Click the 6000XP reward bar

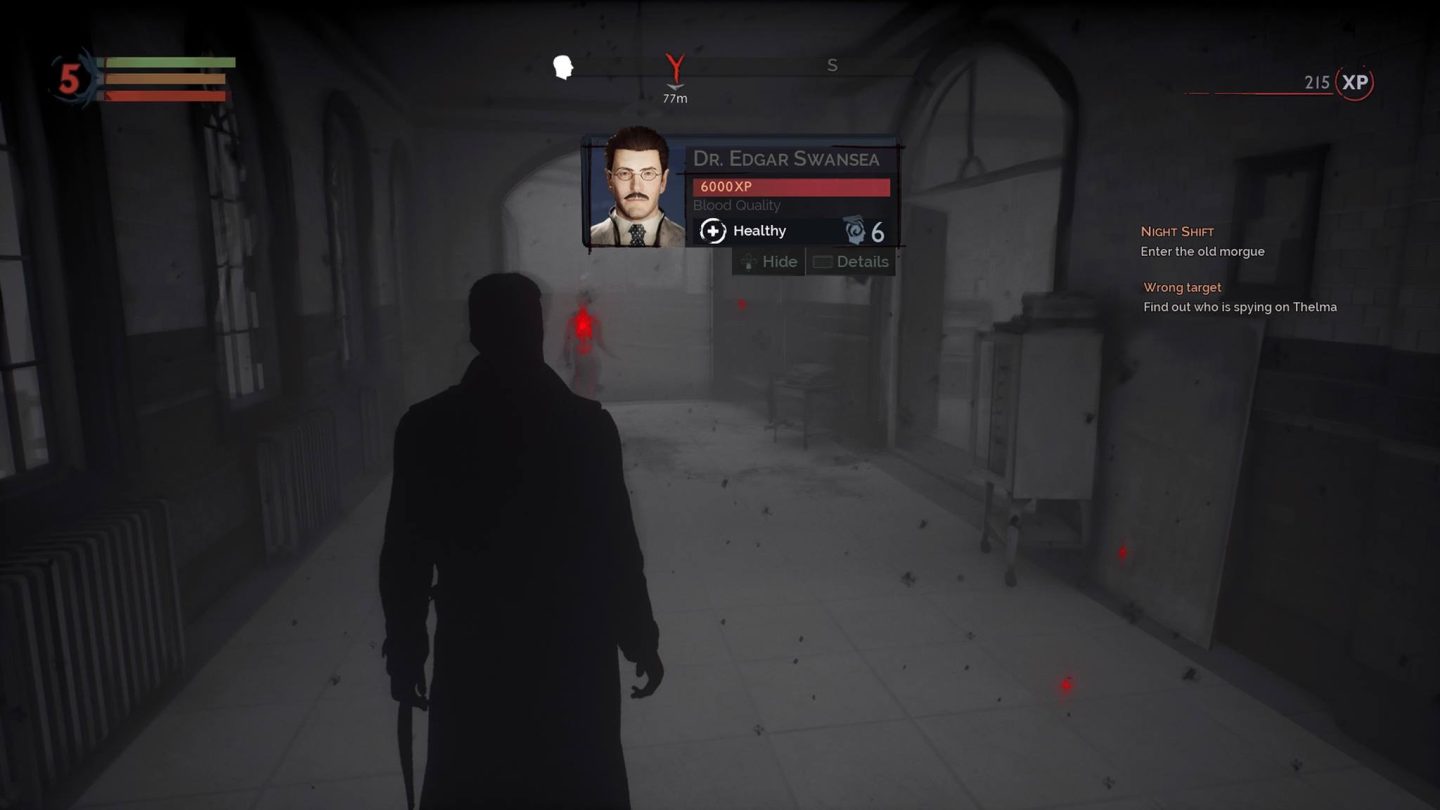[x=791, y=186]
